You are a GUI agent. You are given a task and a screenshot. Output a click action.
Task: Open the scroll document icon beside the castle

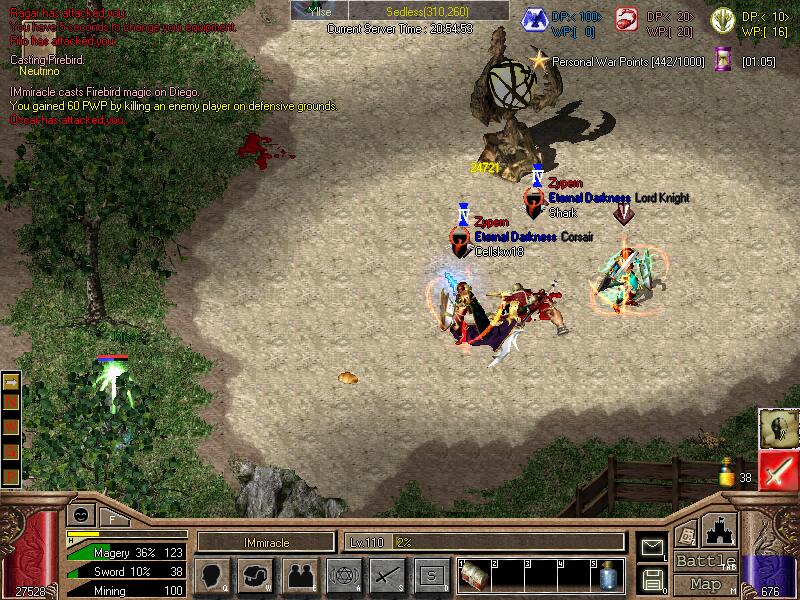point(687,534)
